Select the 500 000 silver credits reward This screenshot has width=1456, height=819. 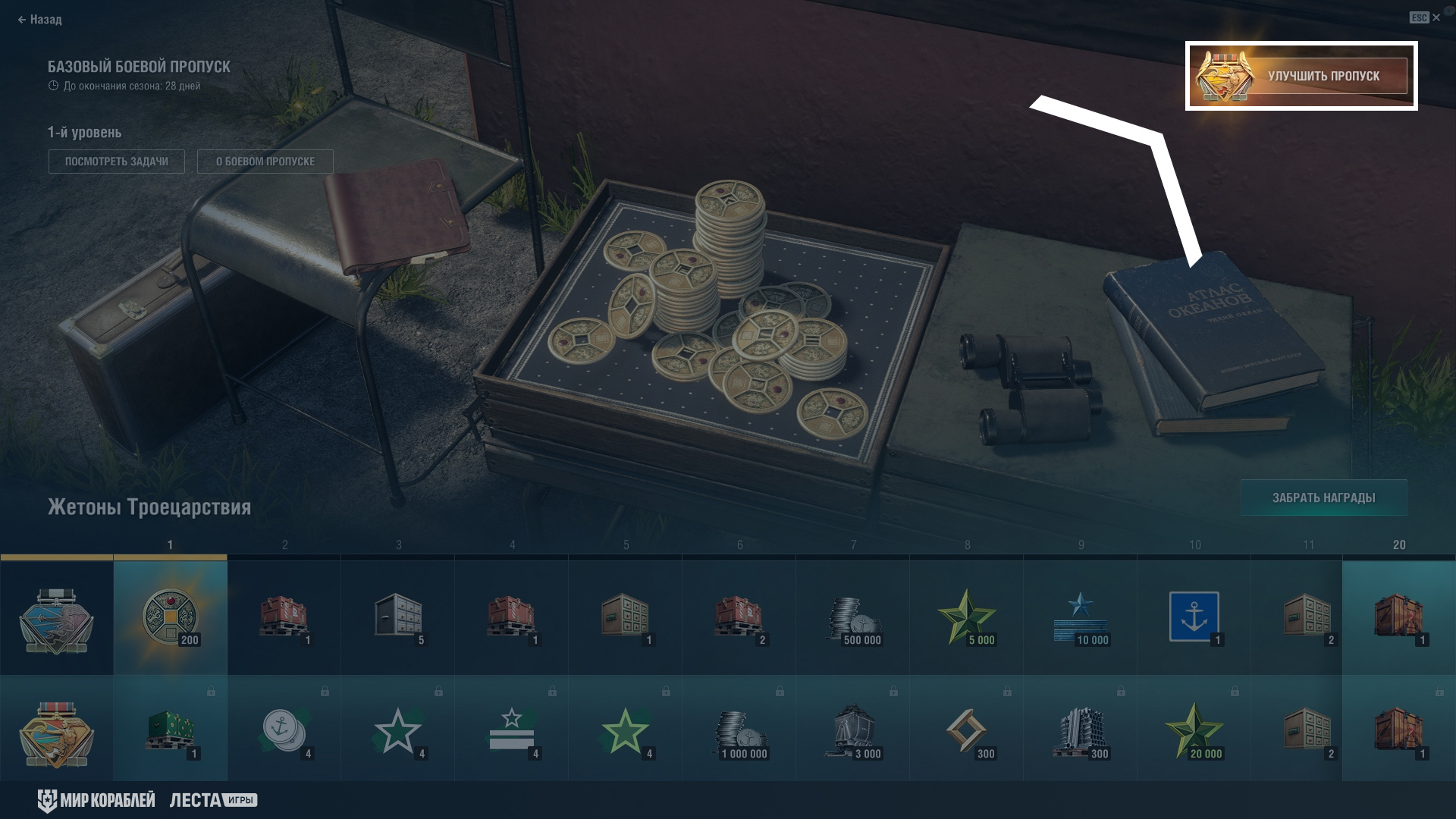[x=853, y=617]
